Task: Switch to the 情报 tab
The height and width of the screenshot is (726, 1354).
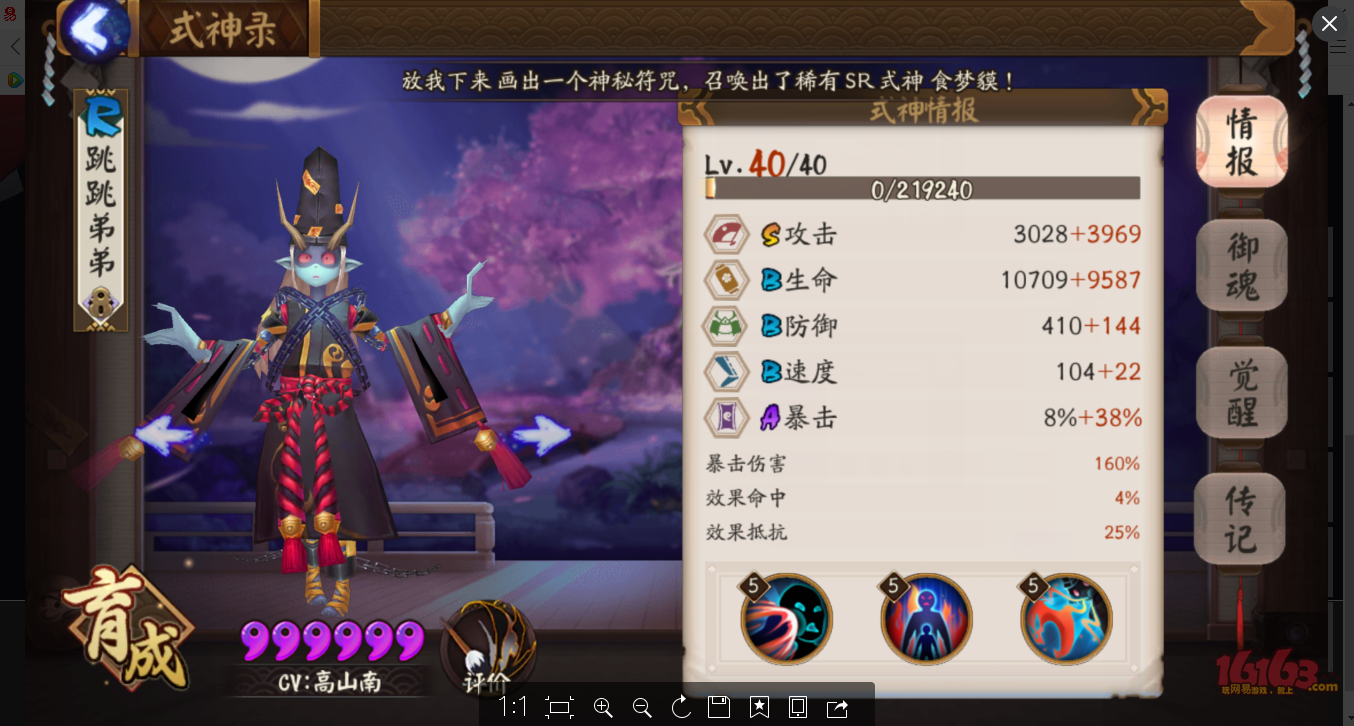Action: coord(1241,141)
